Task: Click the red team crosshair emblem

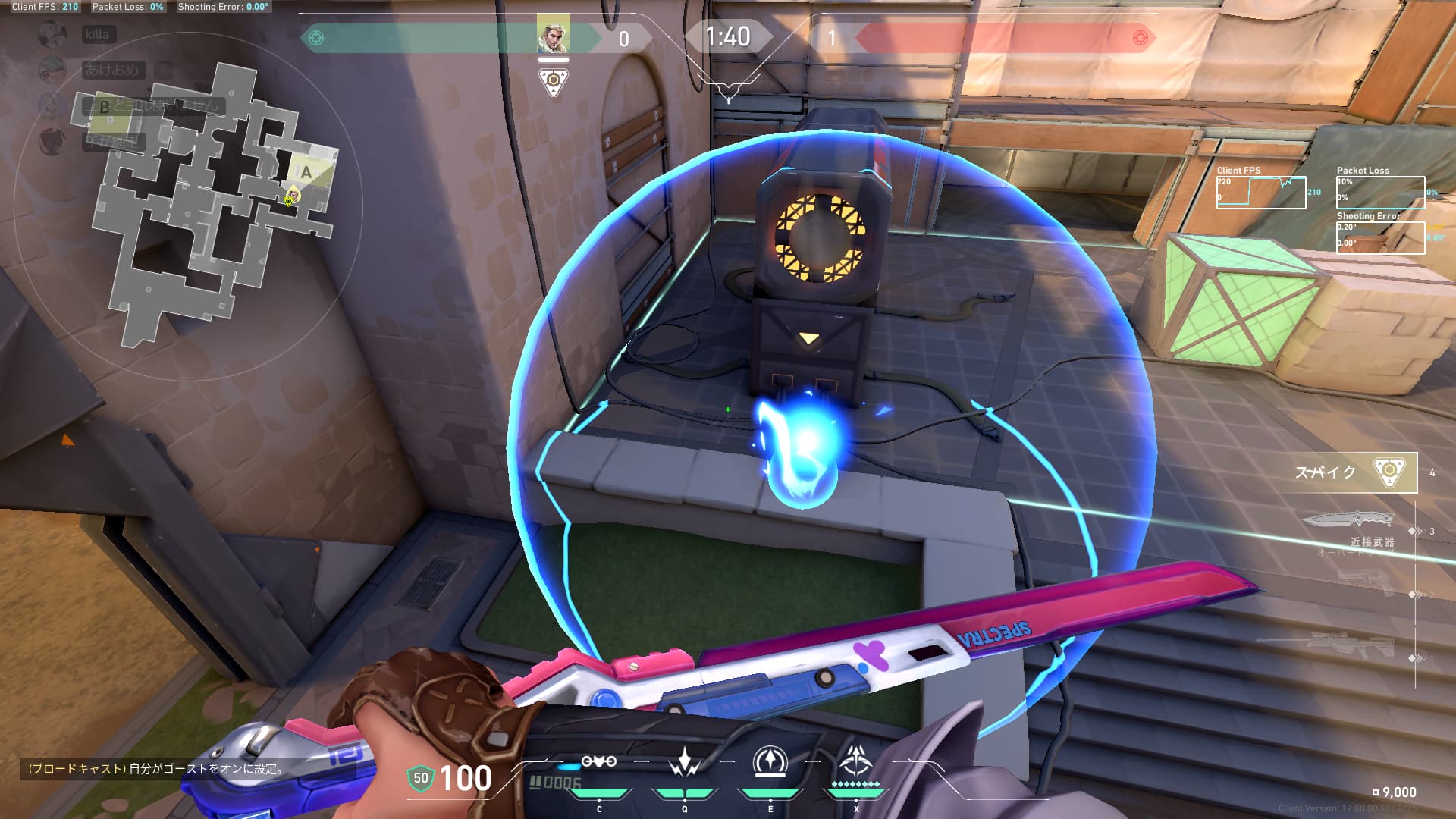Action: coord(1139,38)
